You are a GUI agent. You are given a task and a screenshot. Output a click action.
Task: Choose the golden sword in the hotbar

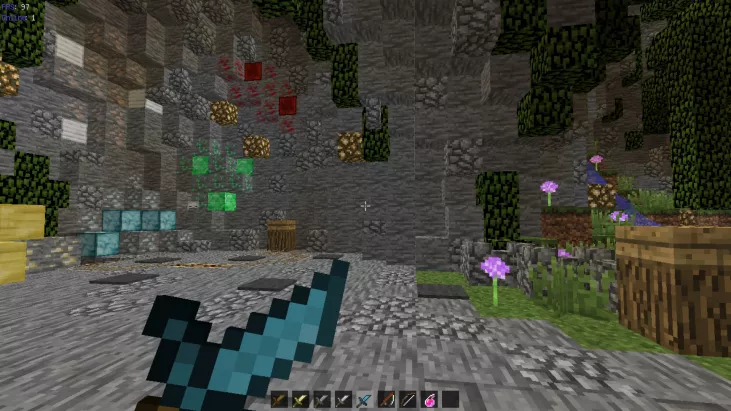point(300,400)
